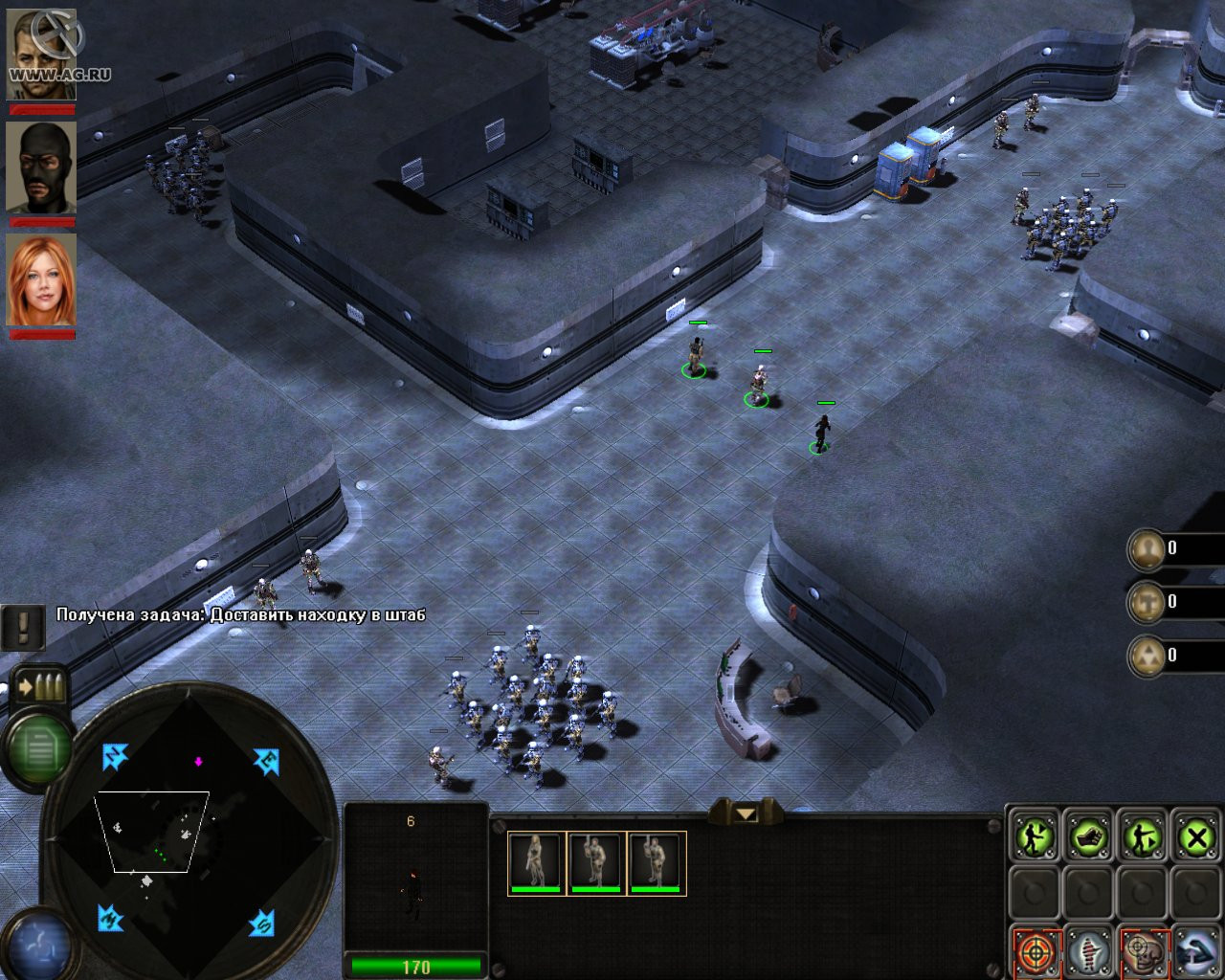Image resolution: width=1225 pixels, height=980 pixels.
Task: Choose the first selected unit card
Action: pyautogui.click(x=536, y=862)
